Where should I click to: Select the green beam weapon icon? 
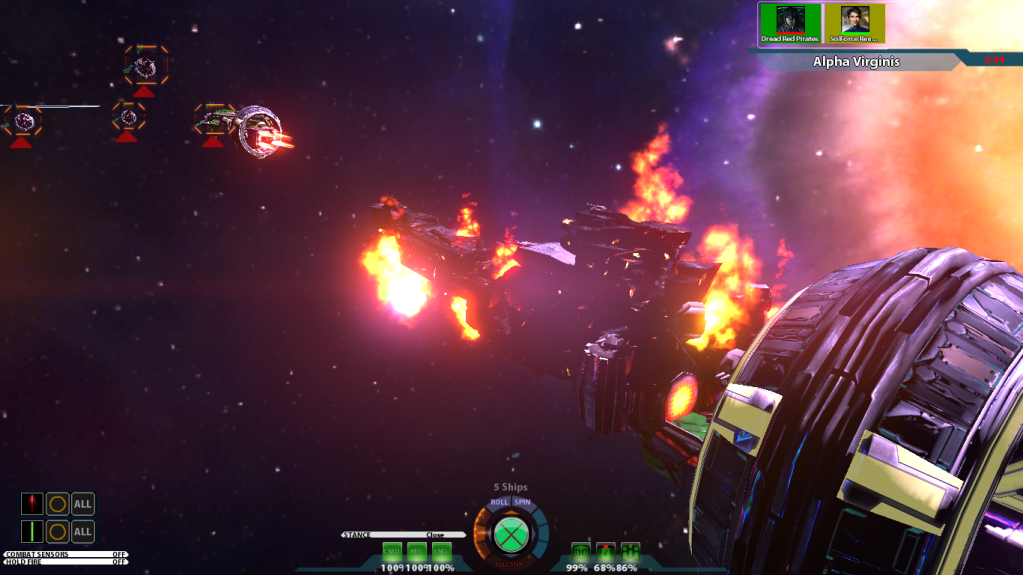click(32, 531)
